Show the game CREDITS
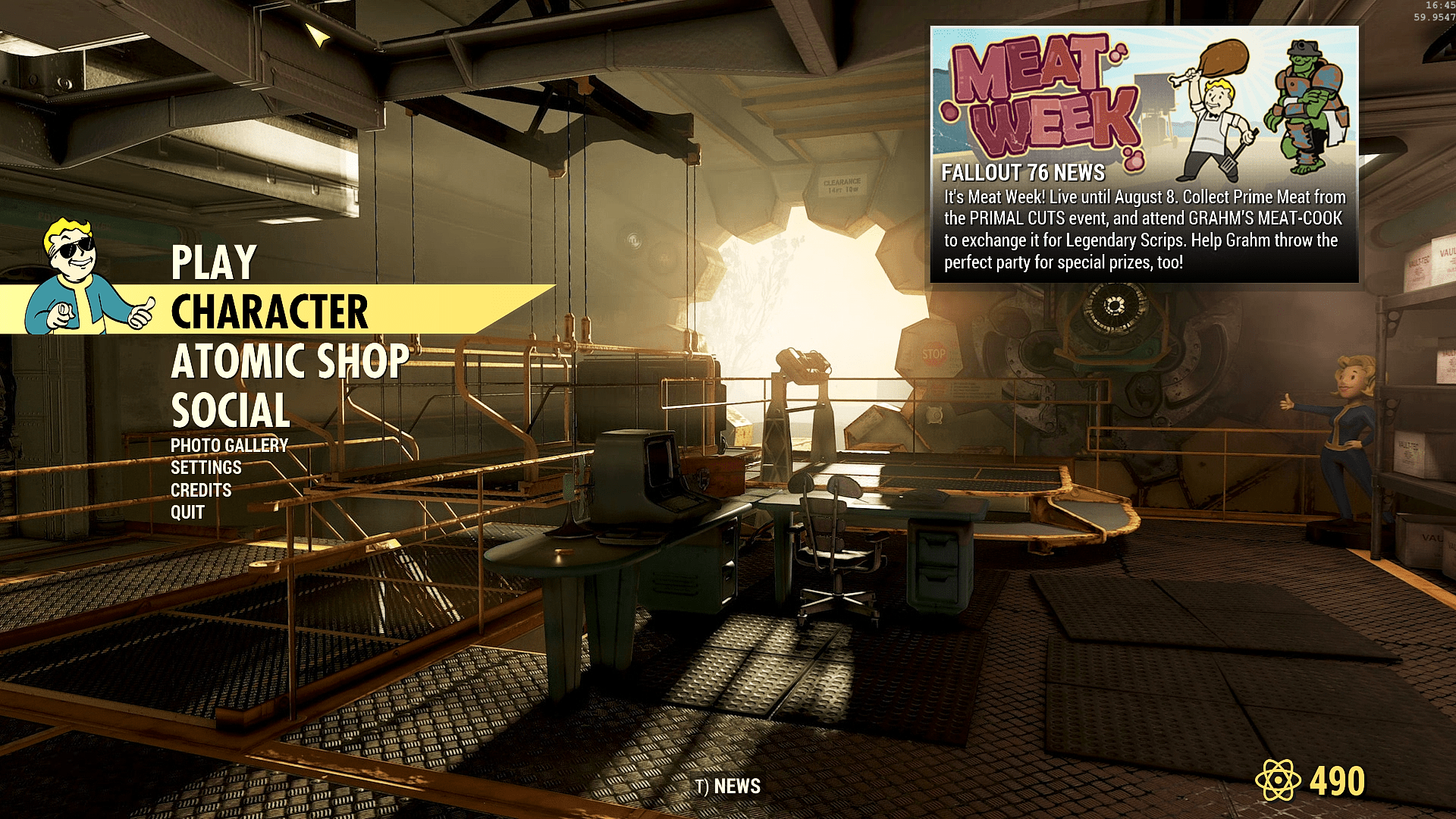Image resolution: width=1456 pixels, height=819 pixels. click(x=201, y=491)
